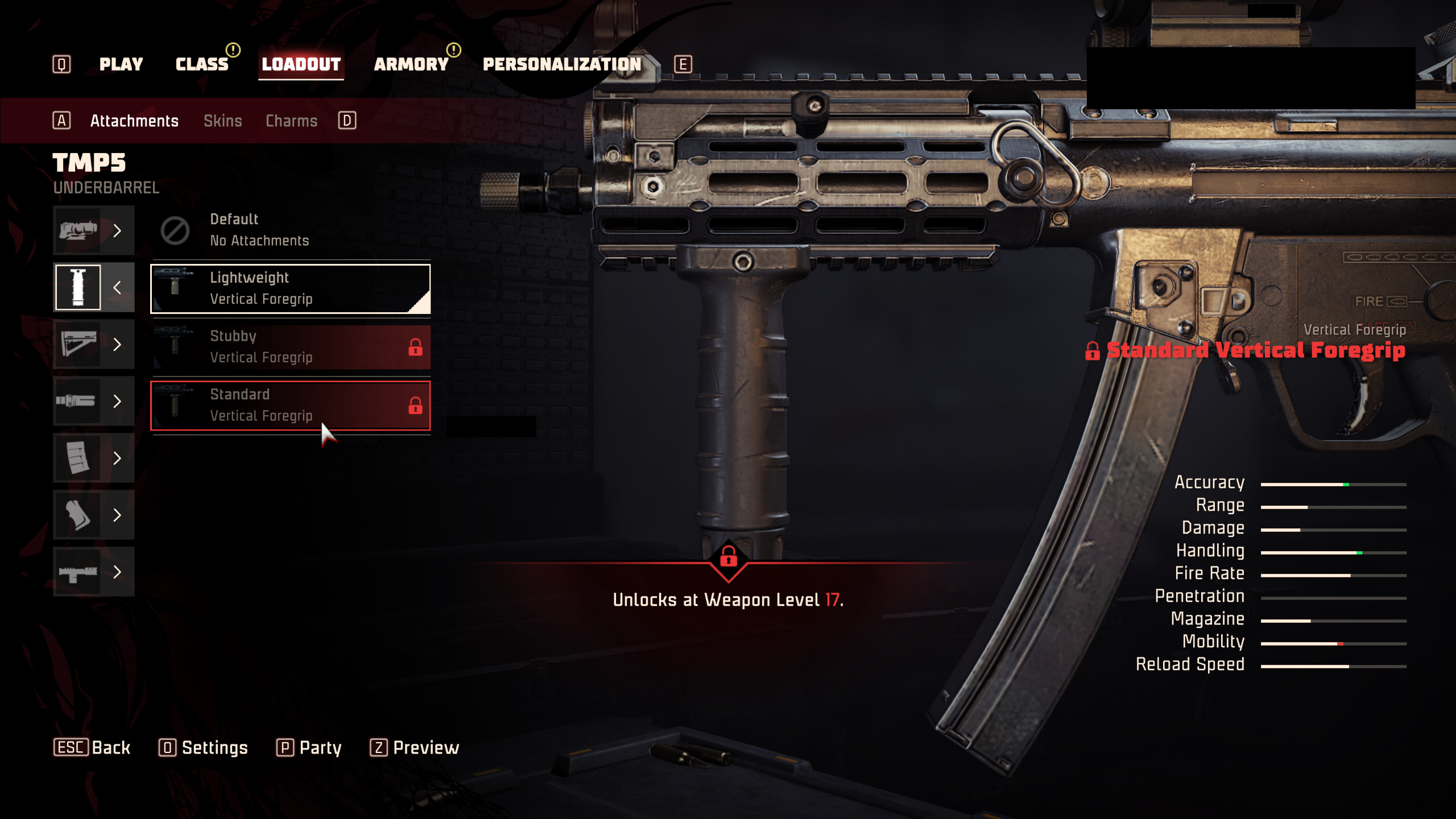The height and width of the screenshot is (819, 1456).
Task: Select the locked Stubby Vertical Foregrip
Action: 290,346
